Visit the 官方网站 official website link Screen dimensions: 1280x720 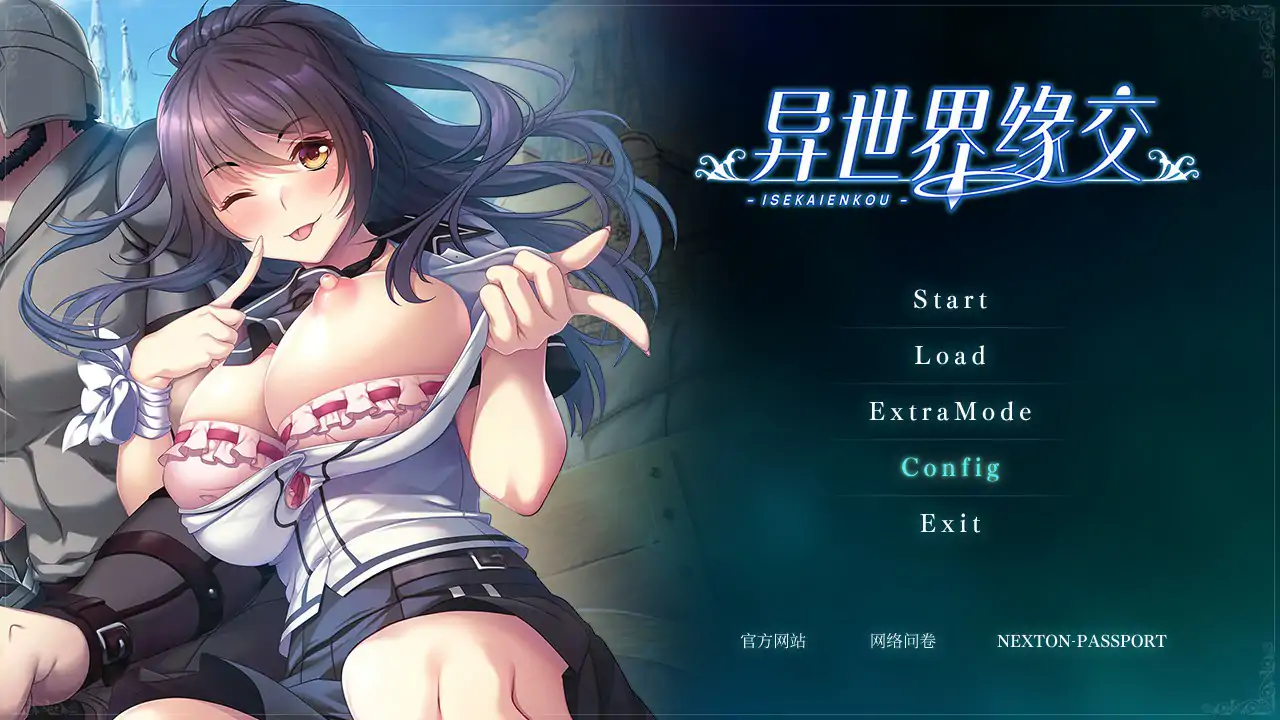tap(773, 641)
